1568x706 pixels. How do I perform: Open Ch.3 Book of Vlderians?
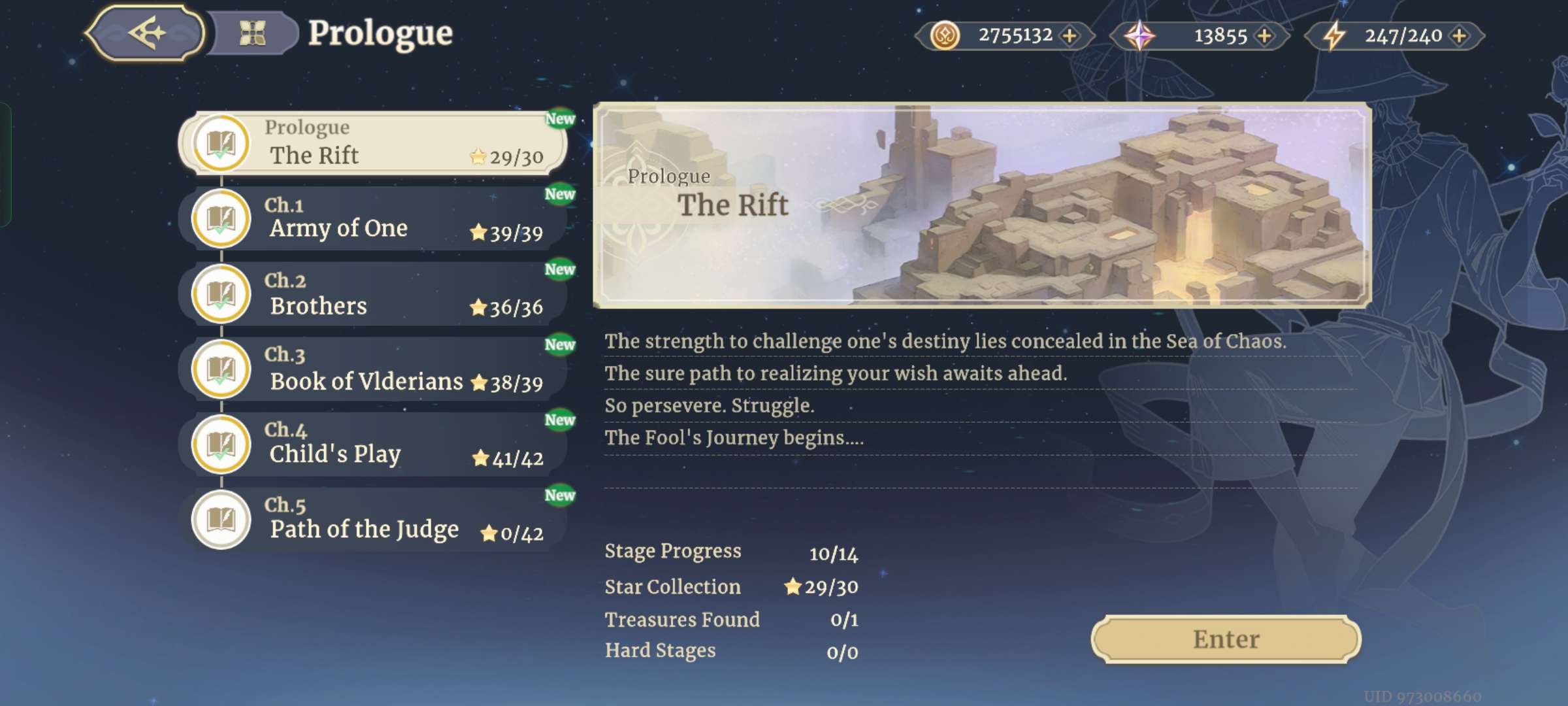click(x=372, y=369)
